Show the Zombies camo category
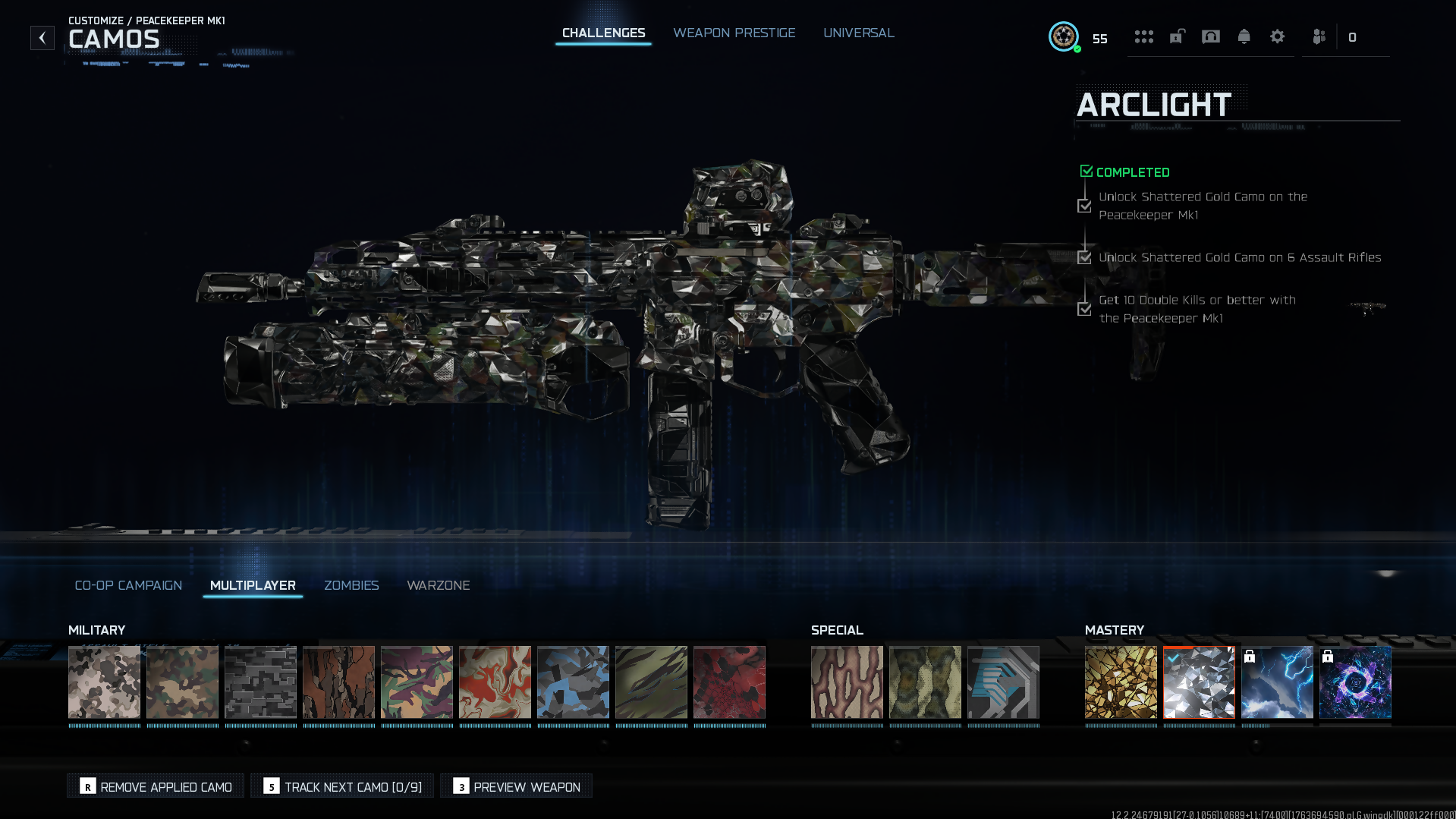Viewport: 1456px width, 819px height. click(351, 585)
